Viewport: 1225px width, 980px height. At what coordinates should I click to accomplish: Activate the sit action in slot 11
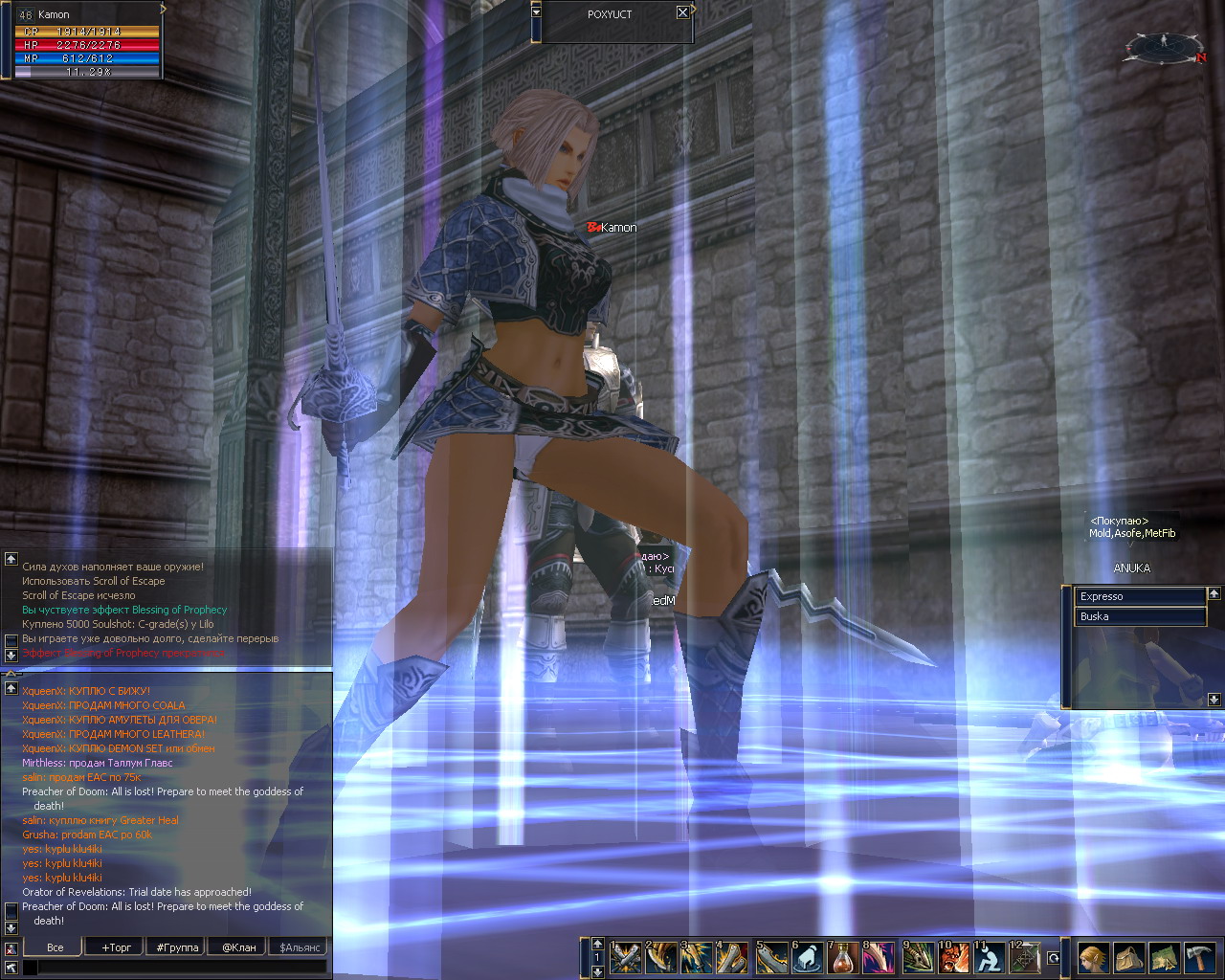(989, 957)
